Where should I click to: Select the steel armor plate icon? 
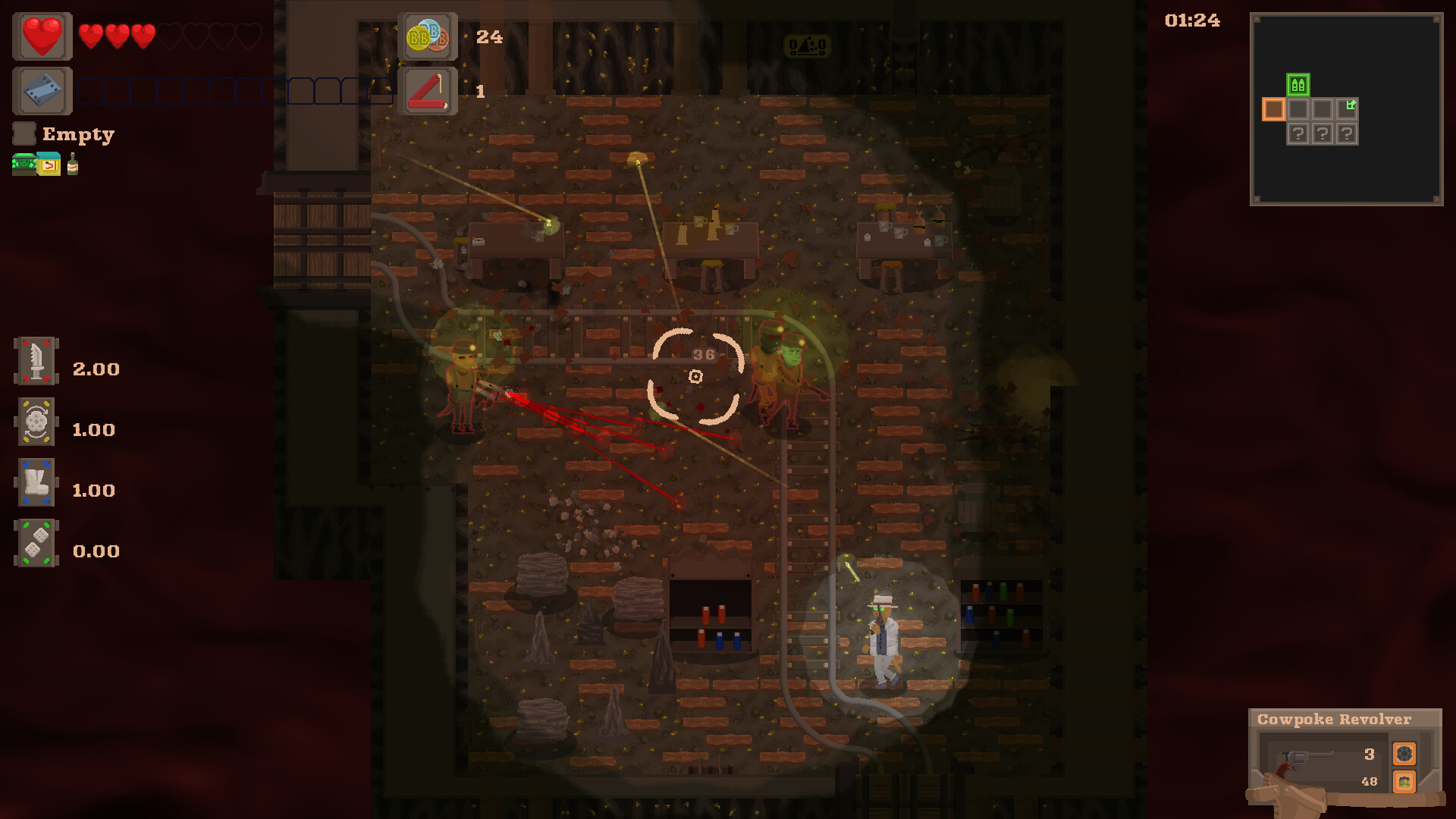42,91
